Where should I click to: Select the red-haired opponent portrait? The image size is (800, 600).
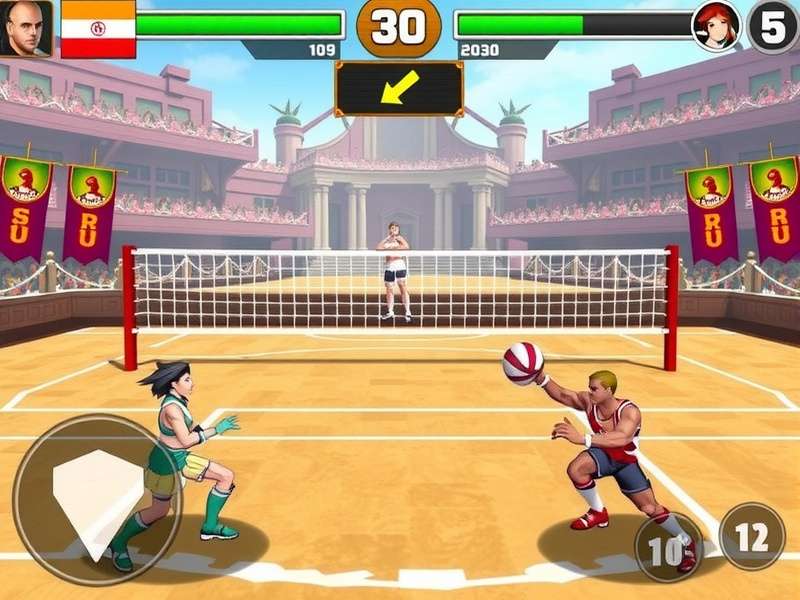(x=716, y=27)
